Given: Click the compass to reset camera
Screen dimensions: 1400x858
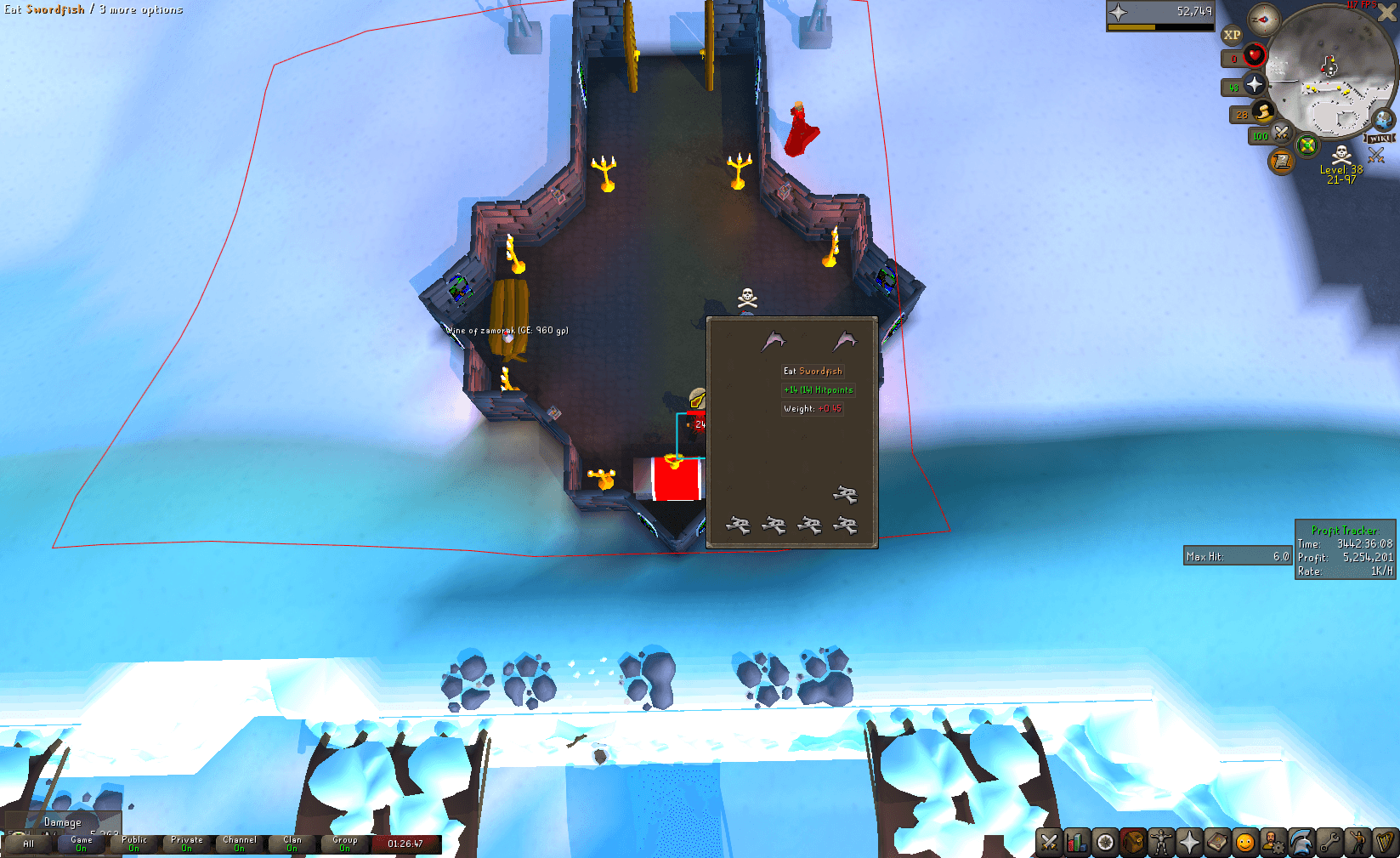Looking at the screenshot, I should 1263,20.
